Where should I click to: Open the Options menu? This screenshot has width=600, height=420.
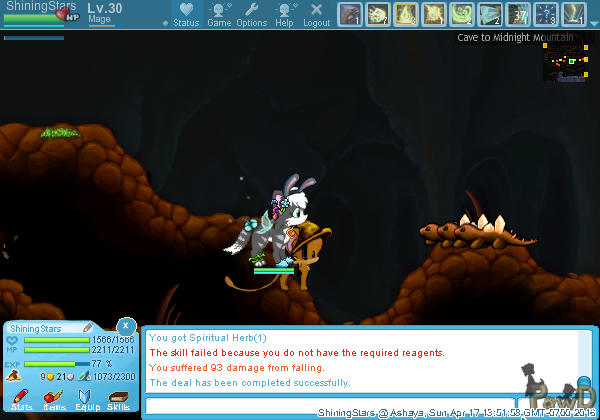(252, 14)
